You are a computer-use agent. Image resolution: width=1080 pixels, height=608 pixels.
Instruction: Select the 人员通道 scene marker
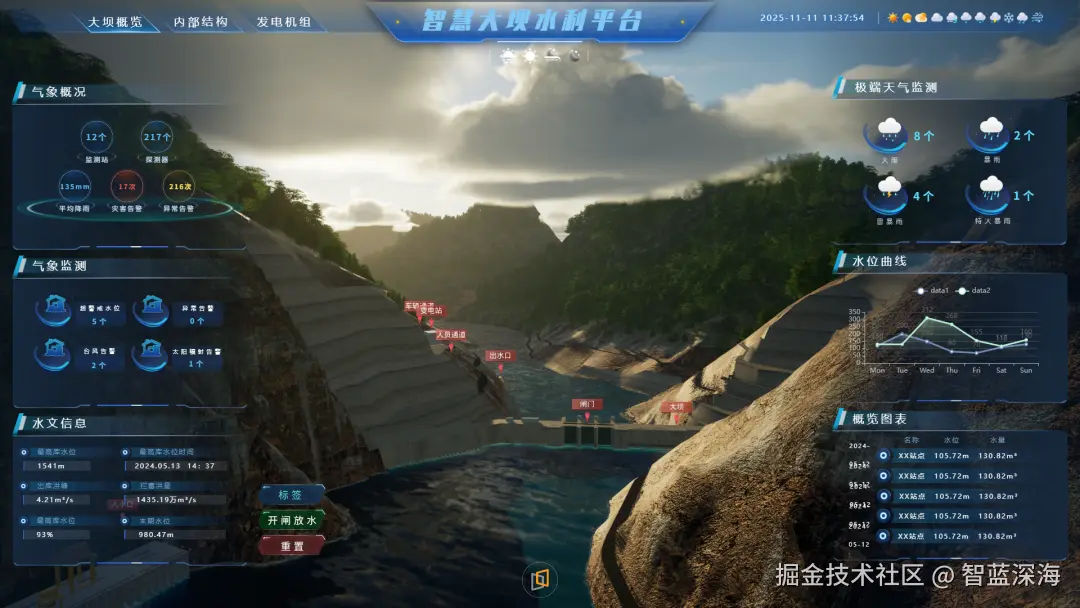click(451, 336)
